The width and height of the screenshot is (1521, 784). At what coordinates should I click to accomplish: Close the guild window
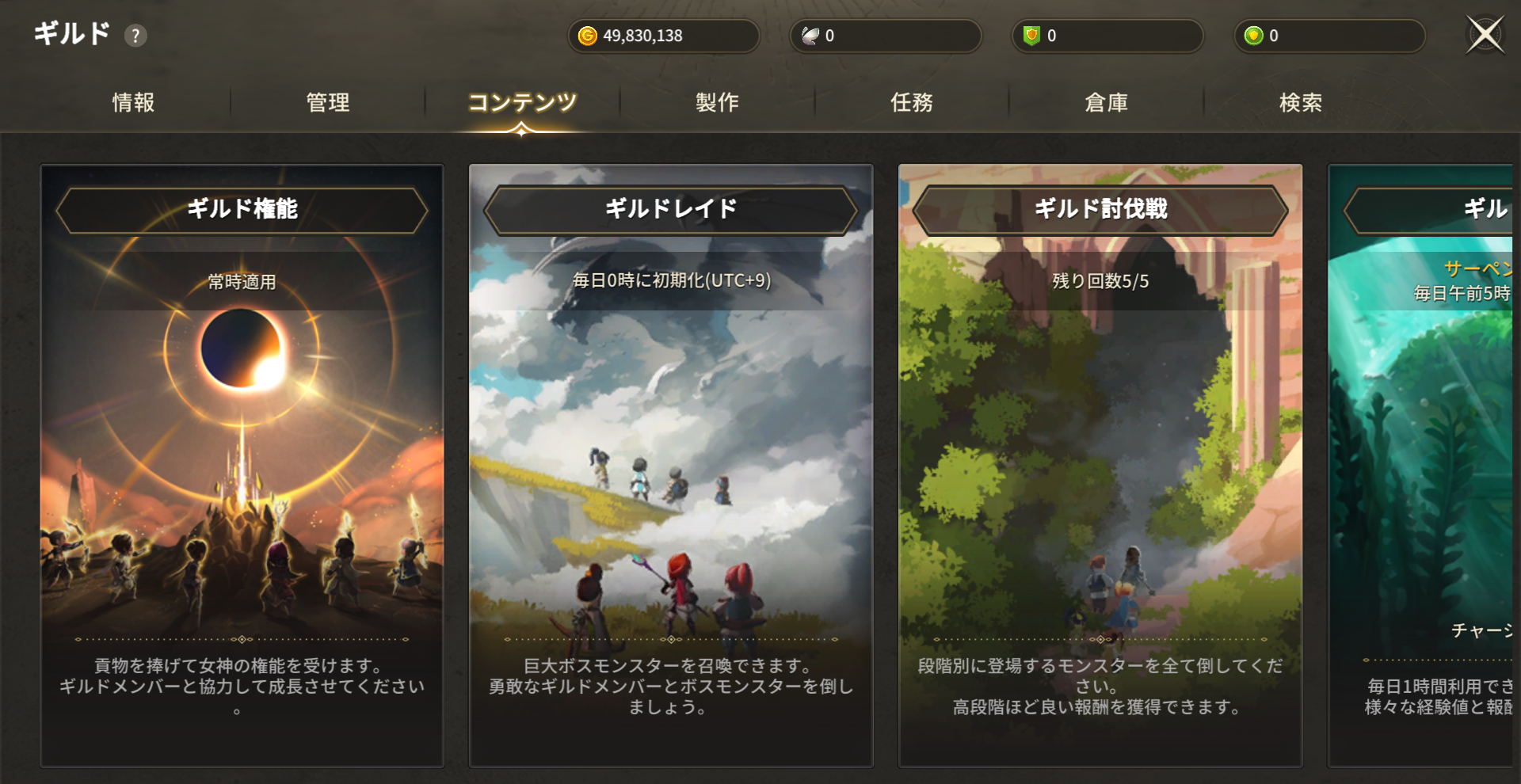tap(1485, 35)
